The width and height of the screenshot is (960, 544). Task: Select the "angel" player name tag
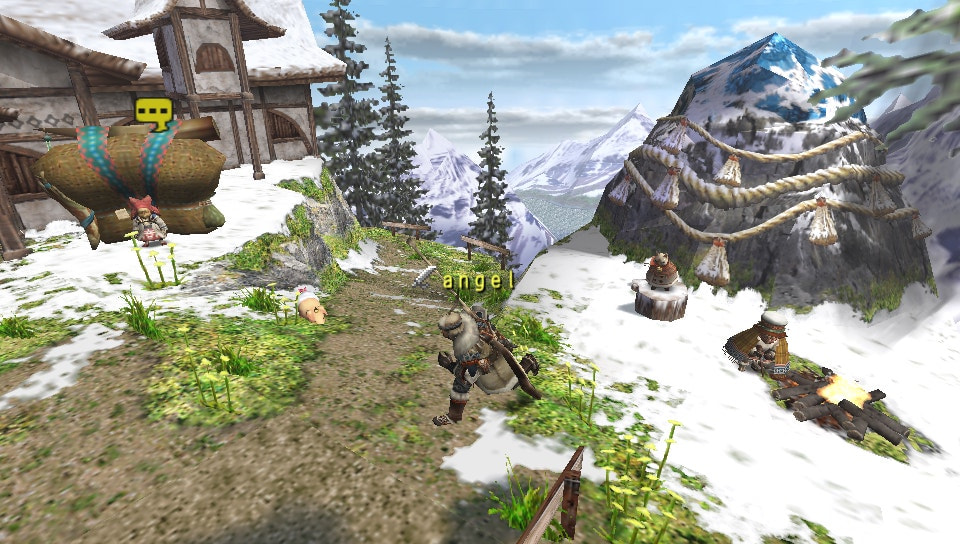(x=478, y=281)
